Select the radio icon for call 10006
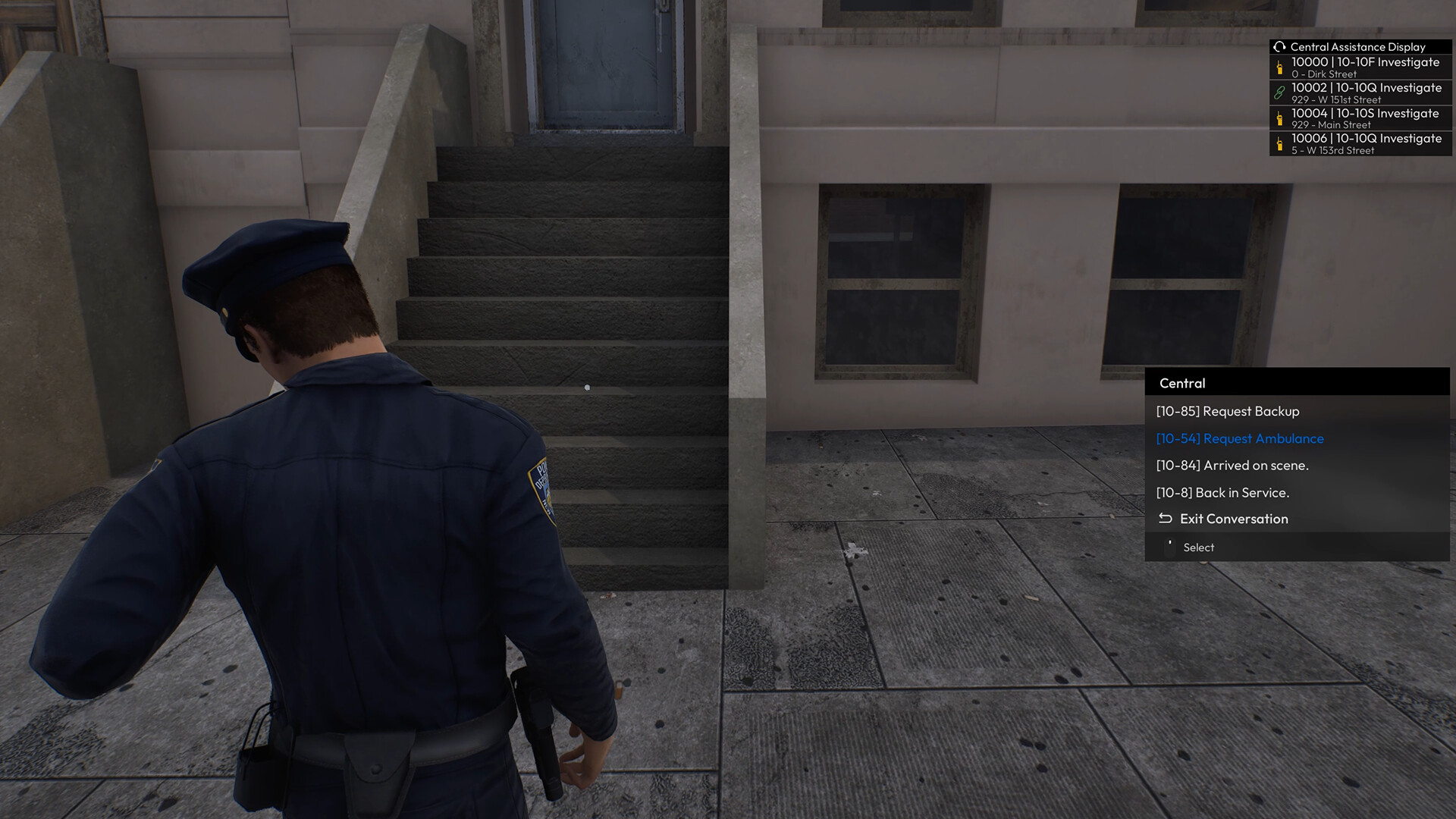This screenshot has width=1456, height=819. [1279, 144]
